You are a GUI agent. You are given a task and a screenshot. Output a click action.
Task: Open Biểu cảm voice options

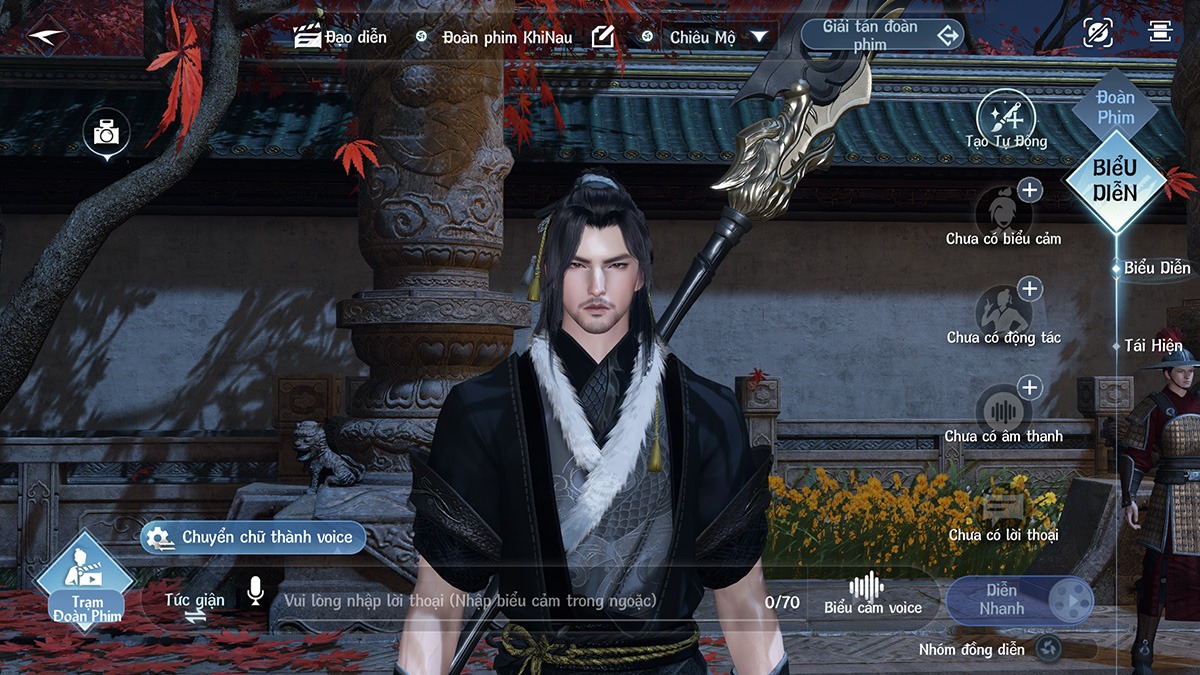coord(872,595)
